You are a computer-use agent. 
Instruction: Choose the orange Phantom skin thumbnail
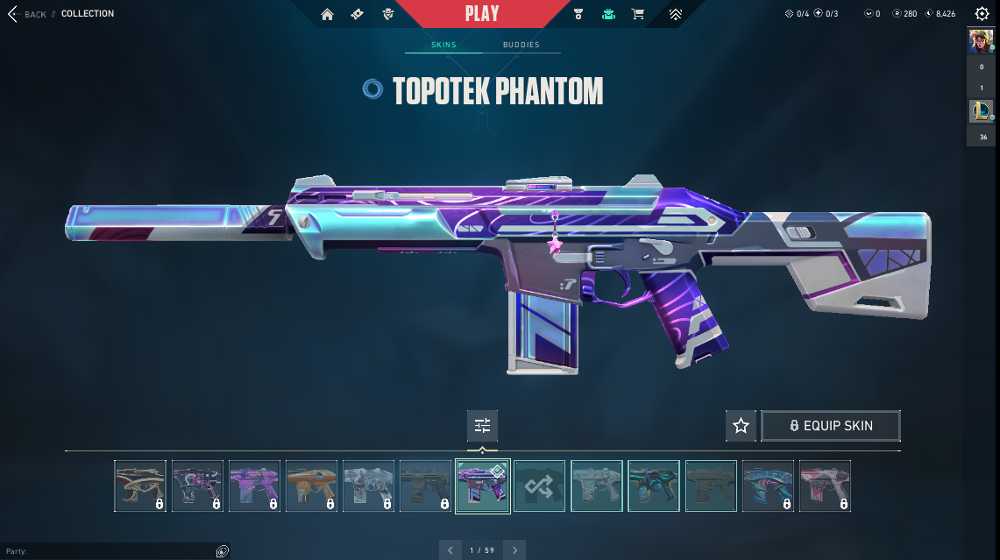[x=312, y=486]
